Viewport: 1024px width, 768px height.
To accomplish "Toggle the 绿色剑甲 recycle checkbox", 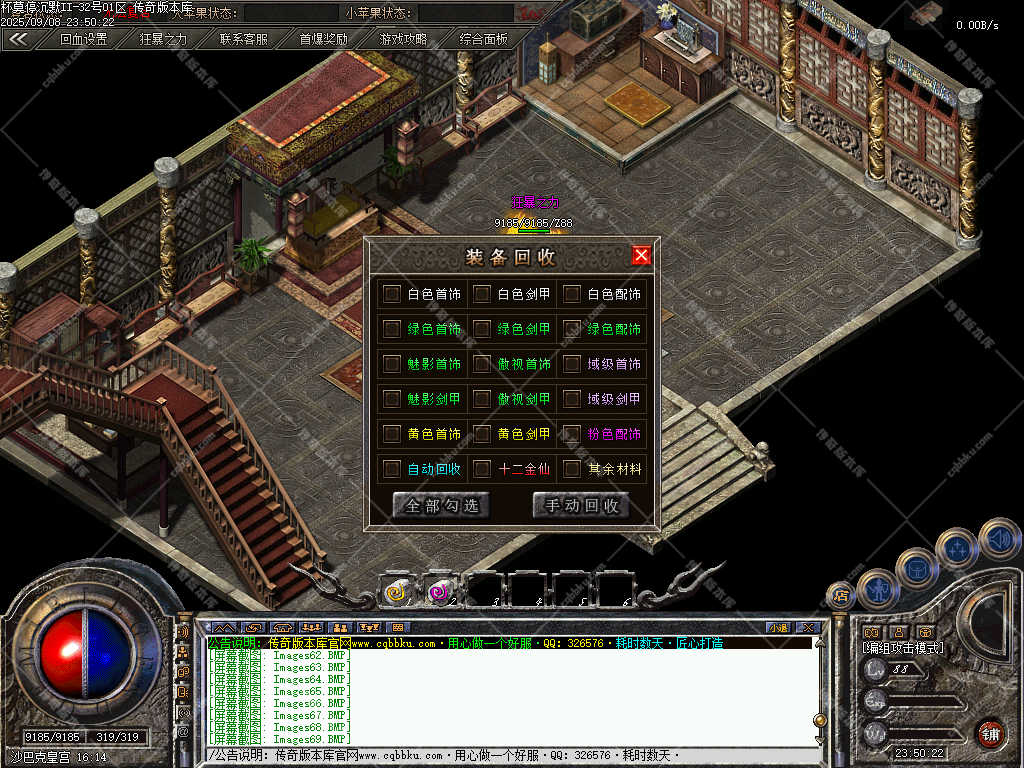I will pos(481,329).
